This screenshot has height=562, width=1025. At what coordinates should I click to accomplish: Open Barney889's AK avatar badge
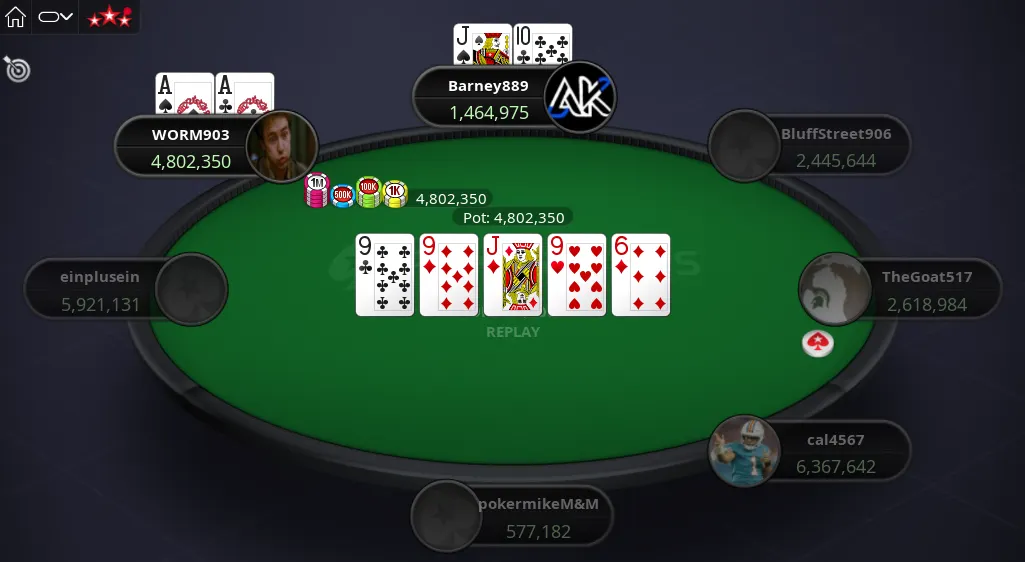579,98
